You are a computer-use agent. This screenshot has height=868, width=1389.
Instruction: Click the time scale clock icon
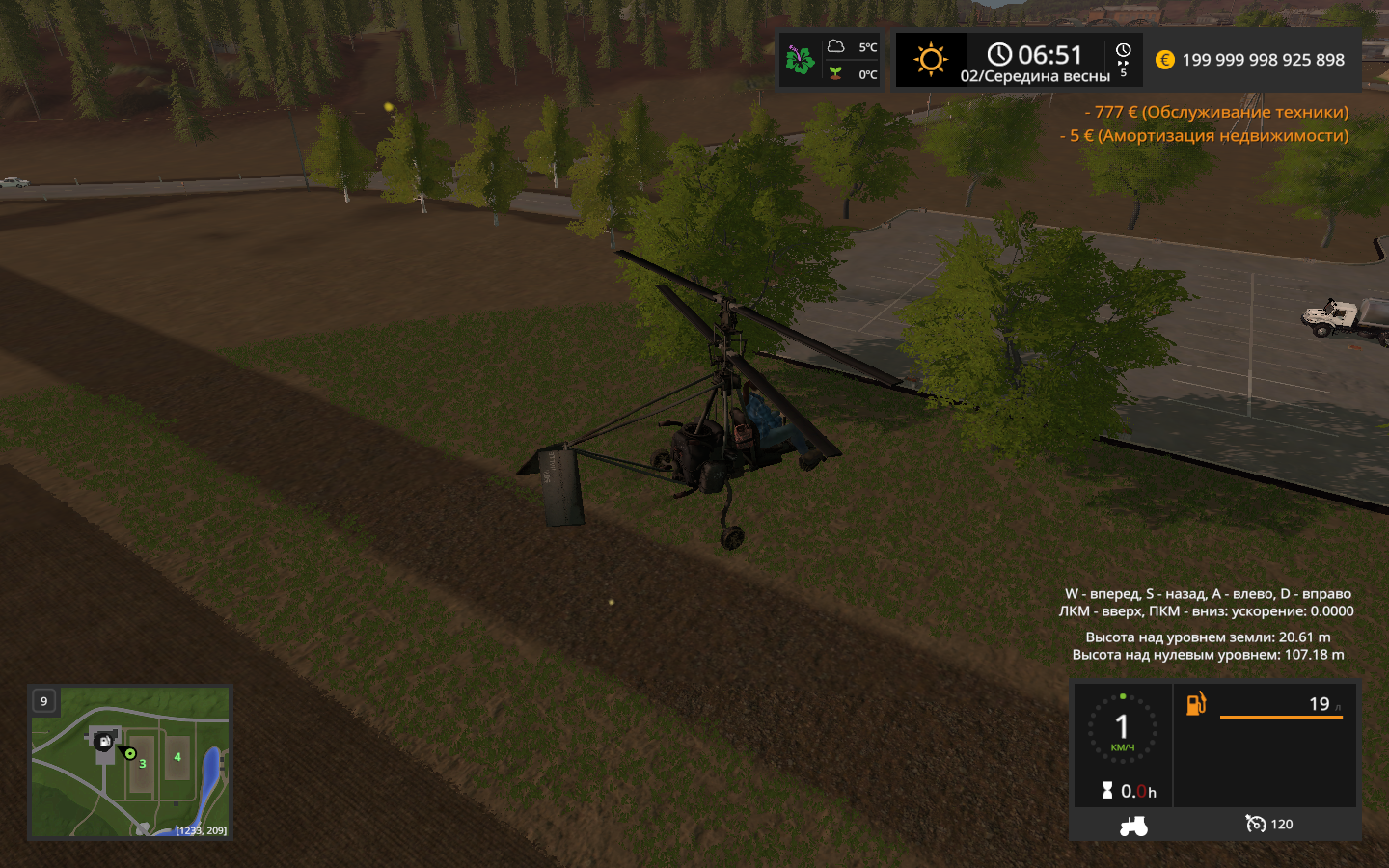pos(1124,51)
